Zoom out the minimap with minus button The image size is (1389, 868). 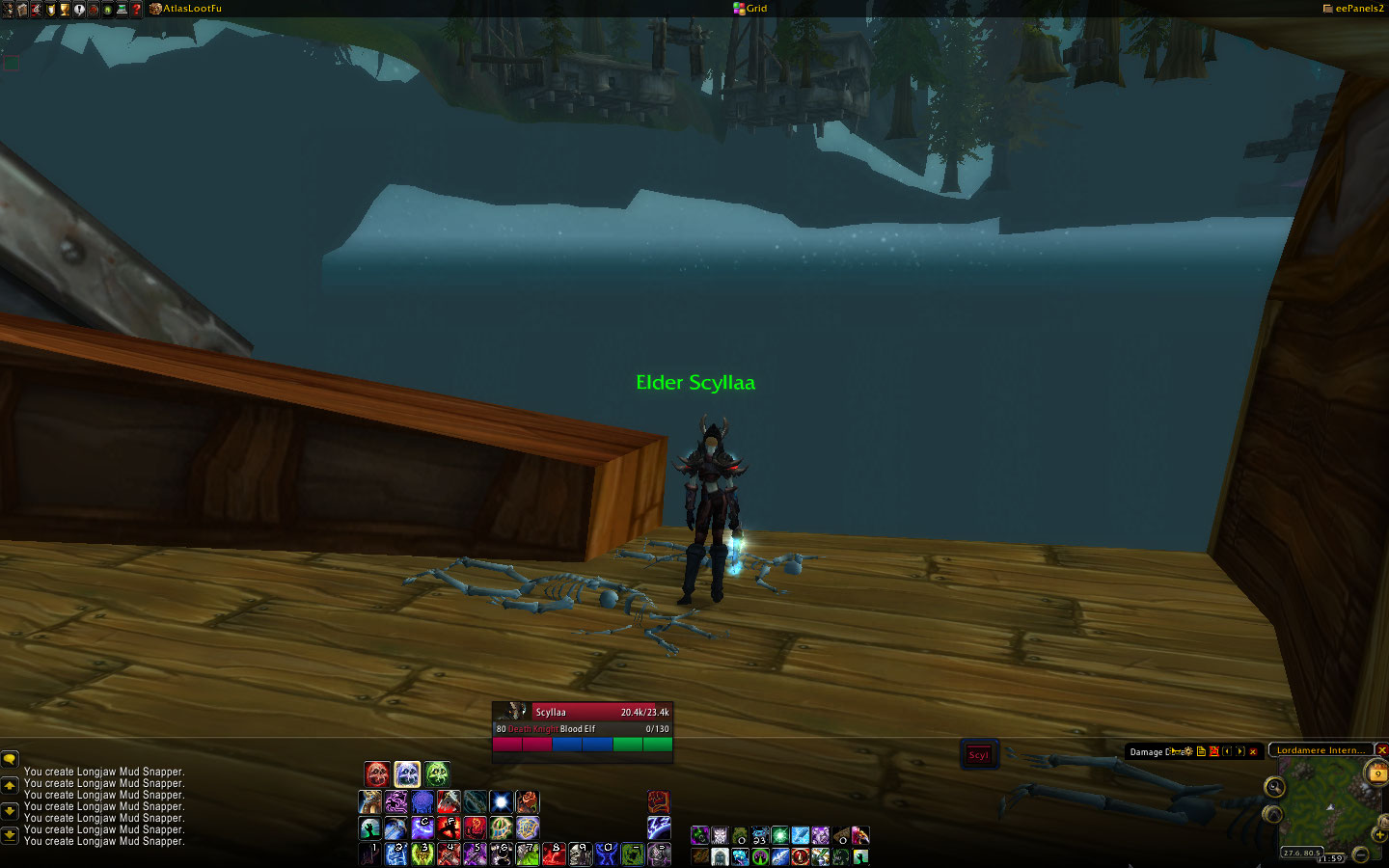click(x=1360, y=854)
